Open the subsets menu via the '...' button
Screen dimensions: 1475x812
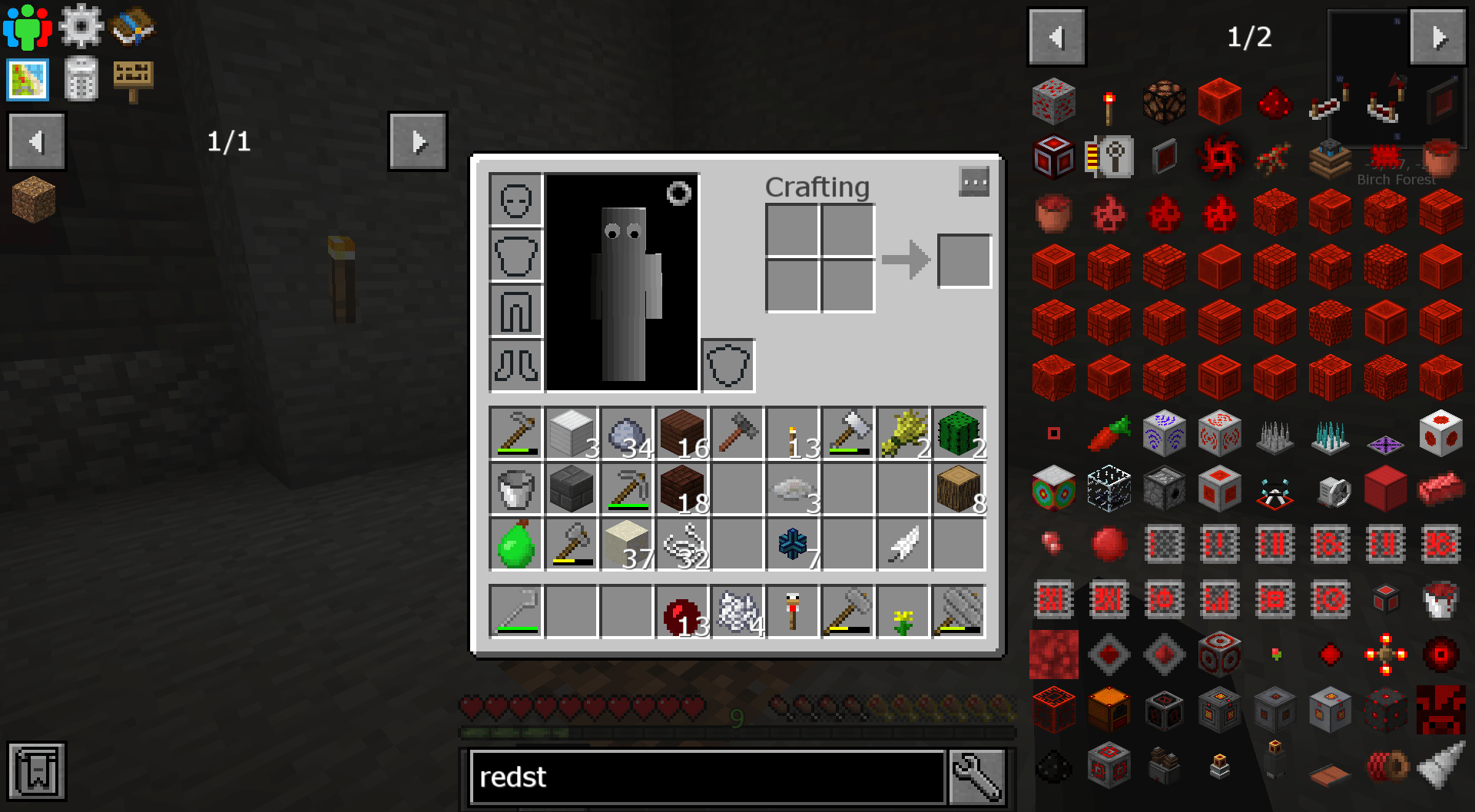(974, 182)
